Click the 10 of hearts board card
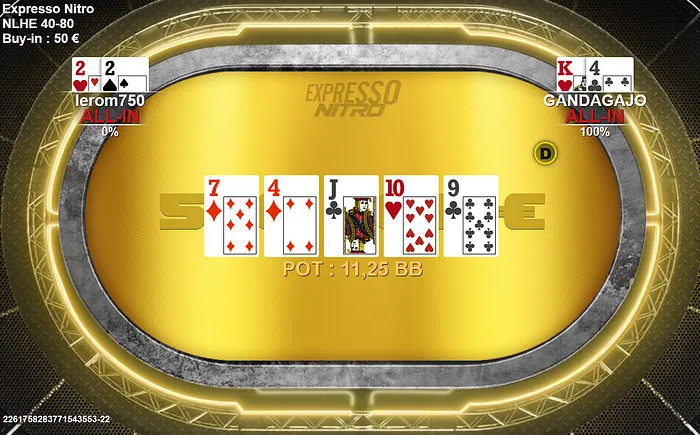 (x=411, y=215)
